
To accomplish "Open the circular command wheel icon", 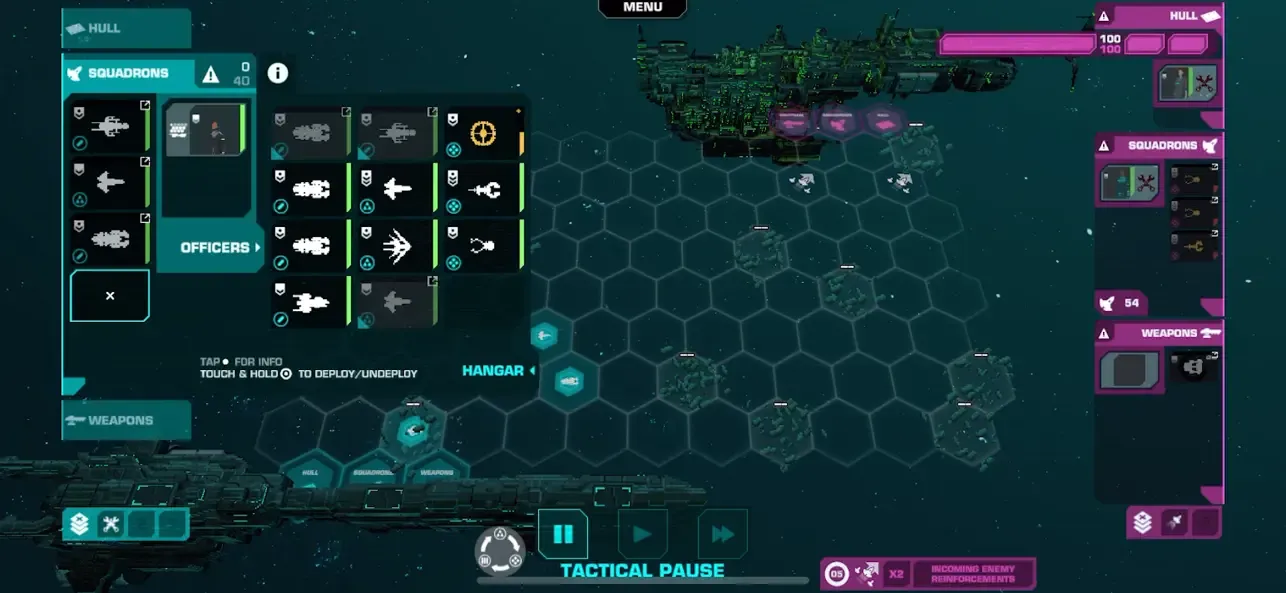I will tap(500, 551).
